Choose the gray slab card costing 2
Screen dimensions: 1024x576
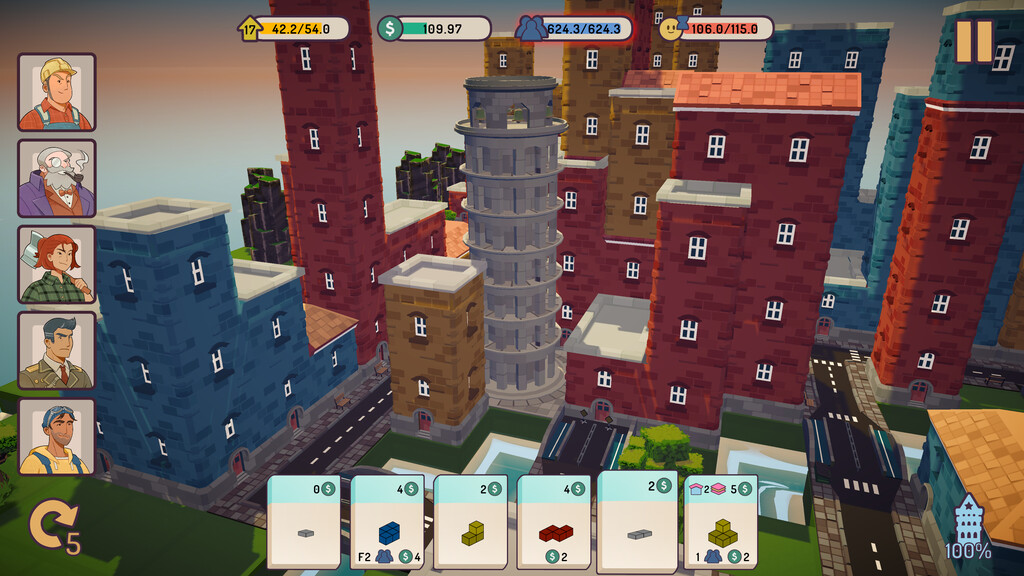(637, 520)
